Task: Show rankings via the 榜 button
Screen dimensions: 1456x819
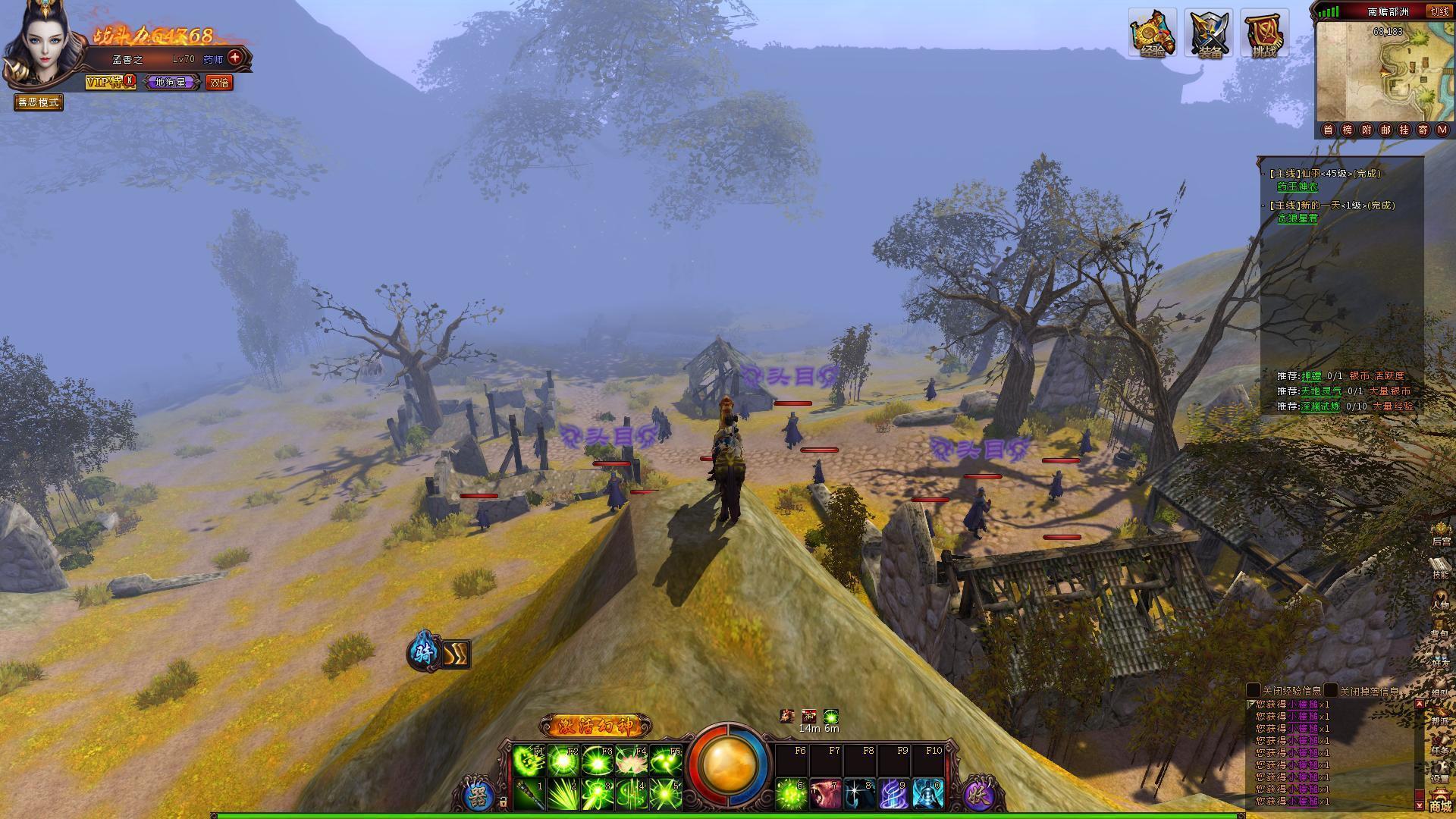Action: tap(1348, 130)
